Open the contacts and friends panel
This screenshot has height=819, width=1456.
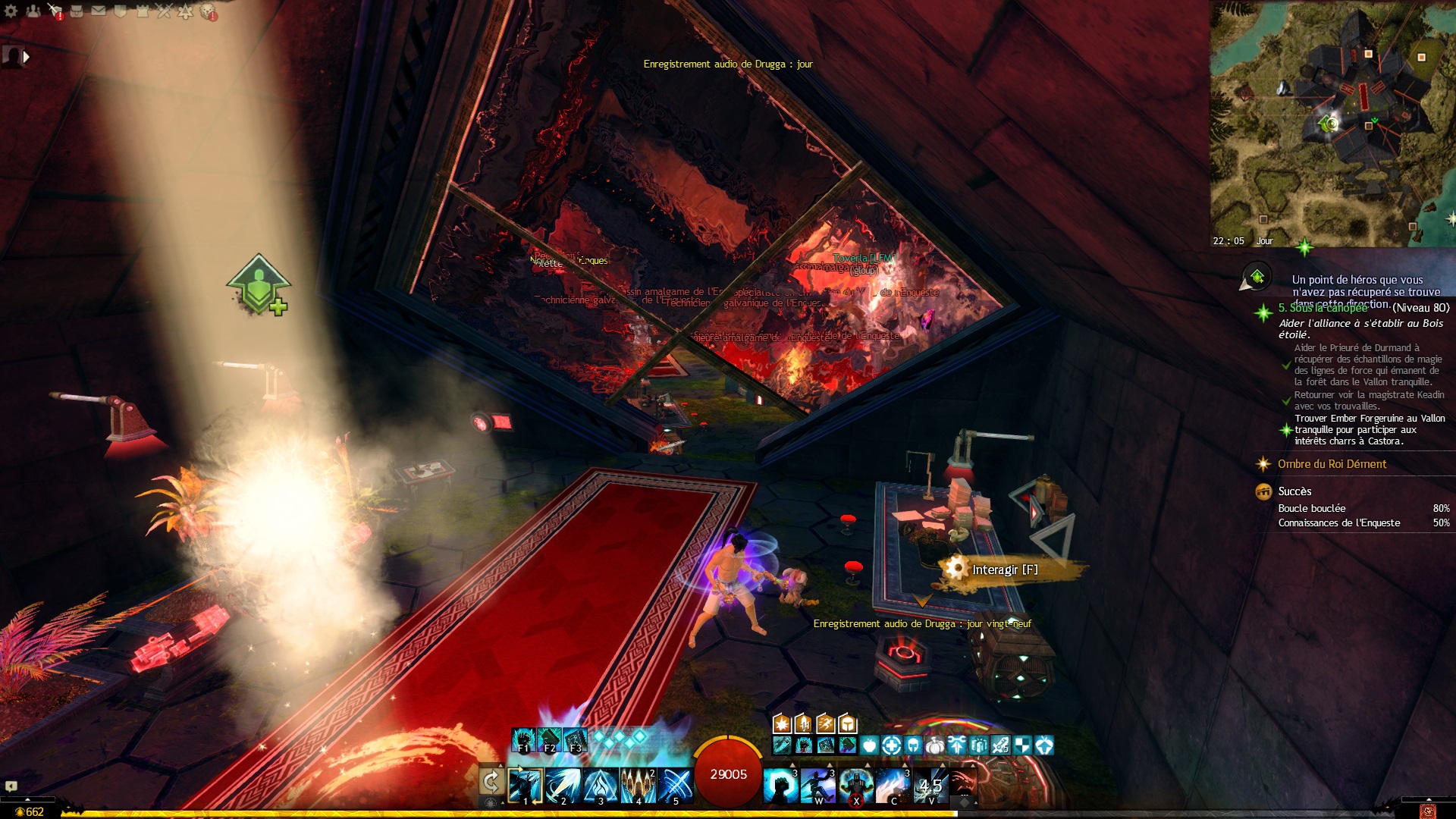pyautogui.click(x=33, y=11)
